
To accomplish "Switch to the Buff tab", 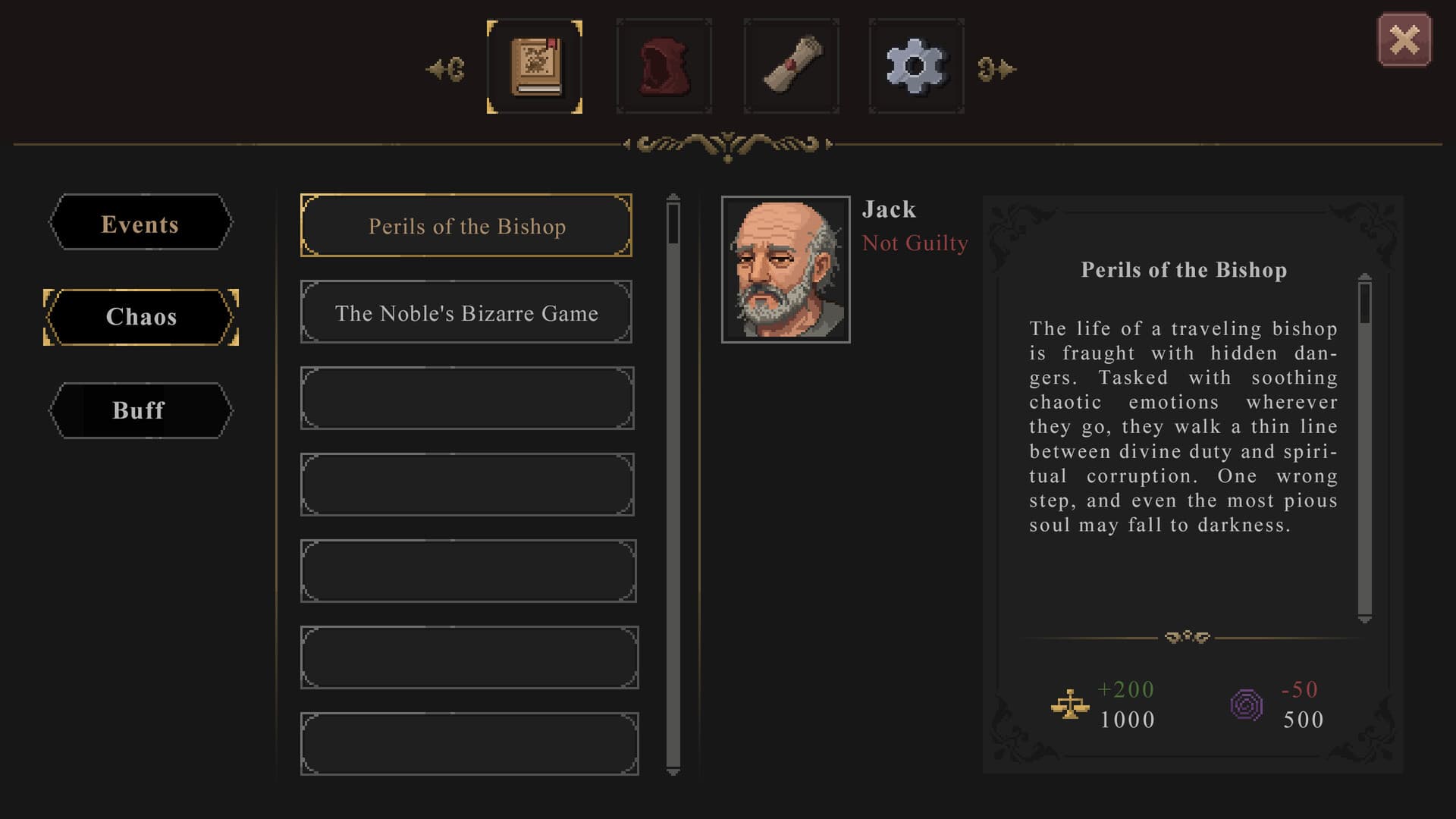I will [140, 410].
